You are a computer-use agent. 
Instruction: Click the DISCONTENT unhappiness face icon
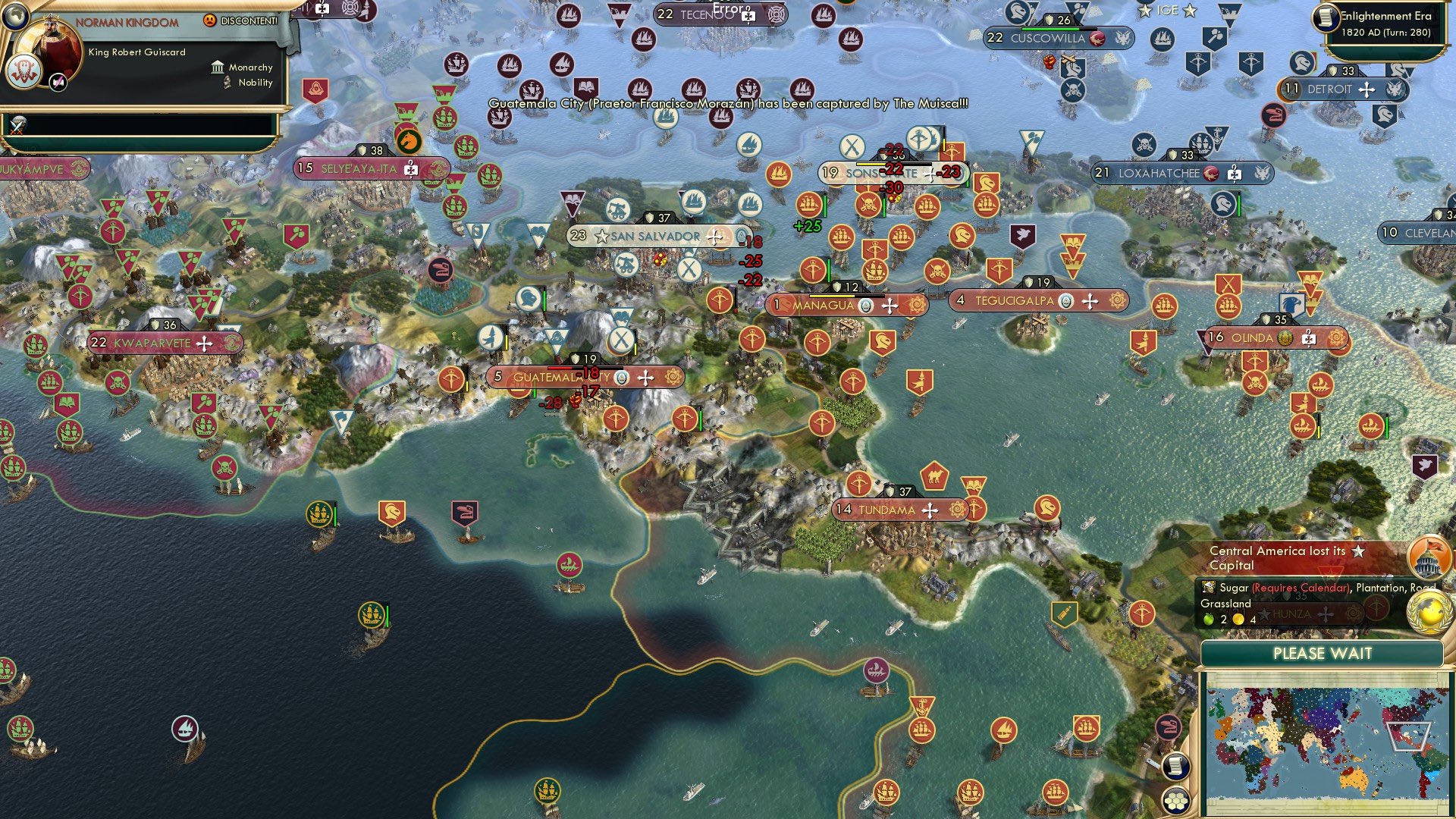(x=210, y=21)
